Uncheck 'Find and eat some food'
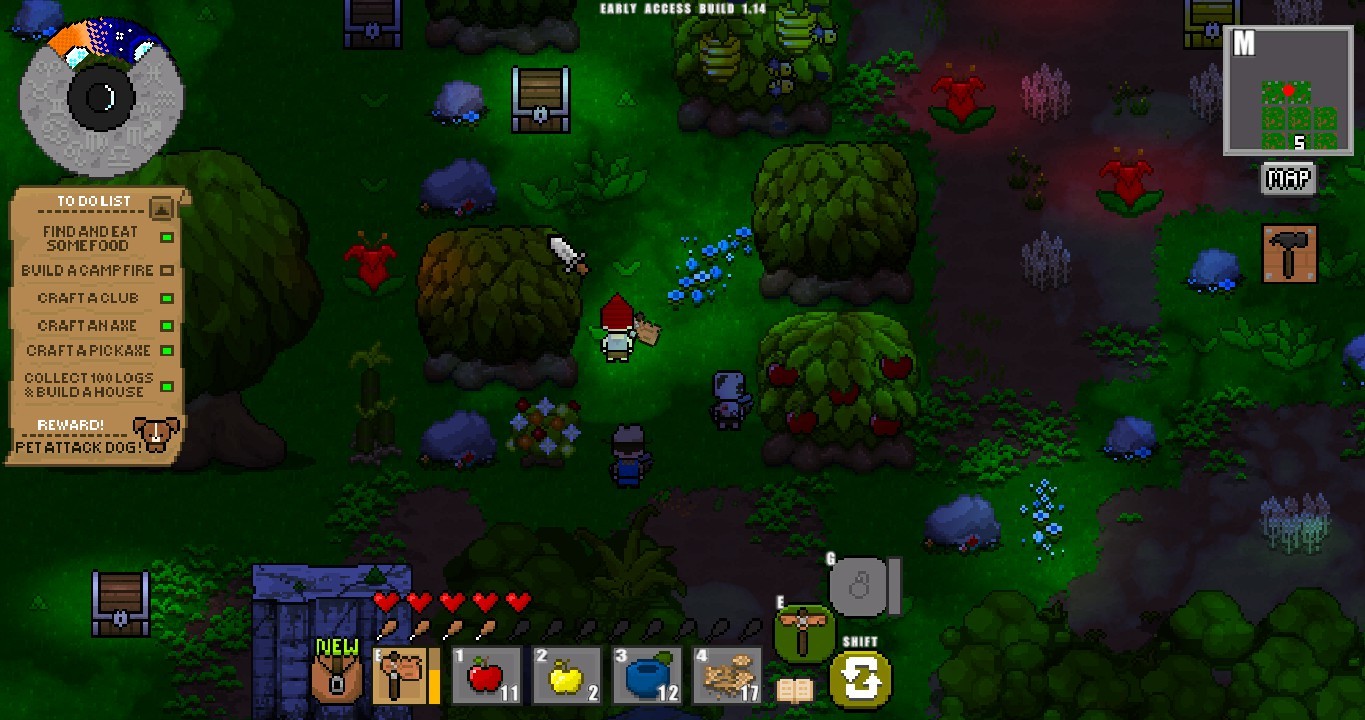The height and width of the screenshot is (720, 1365). click(169, 235)
